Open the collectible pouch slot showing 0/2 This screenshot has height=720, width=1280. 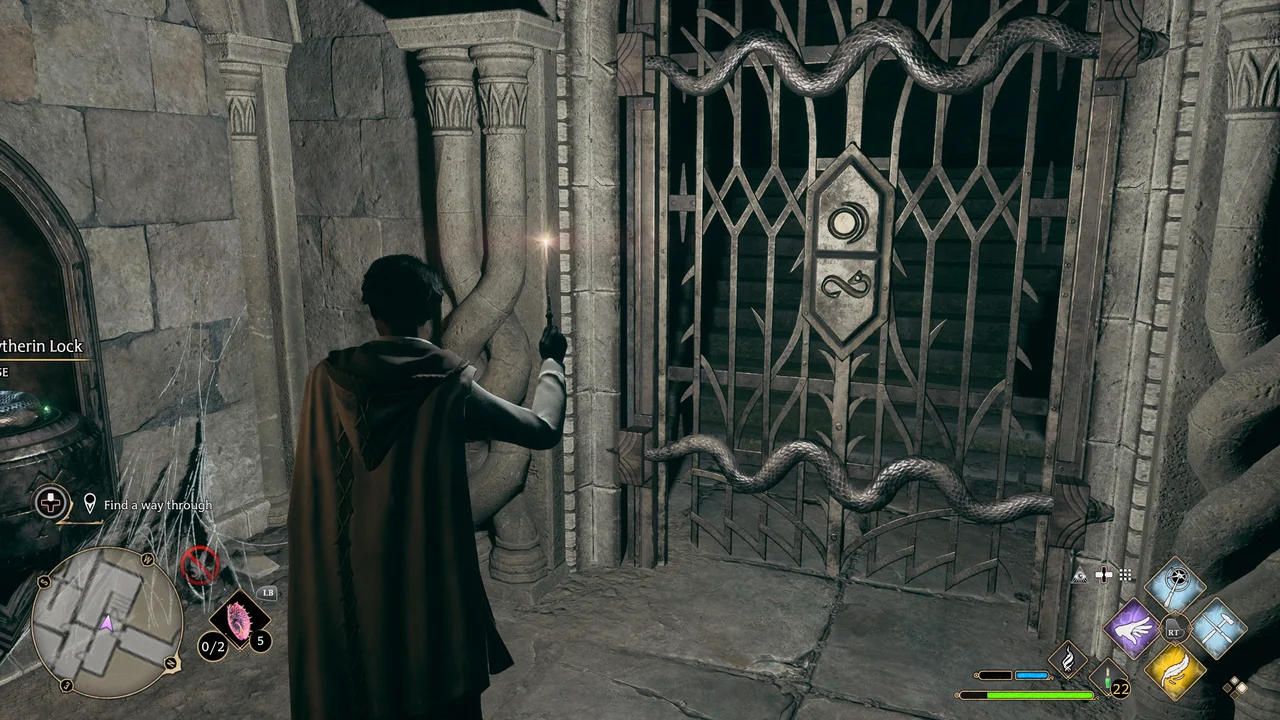pos(211,646)
